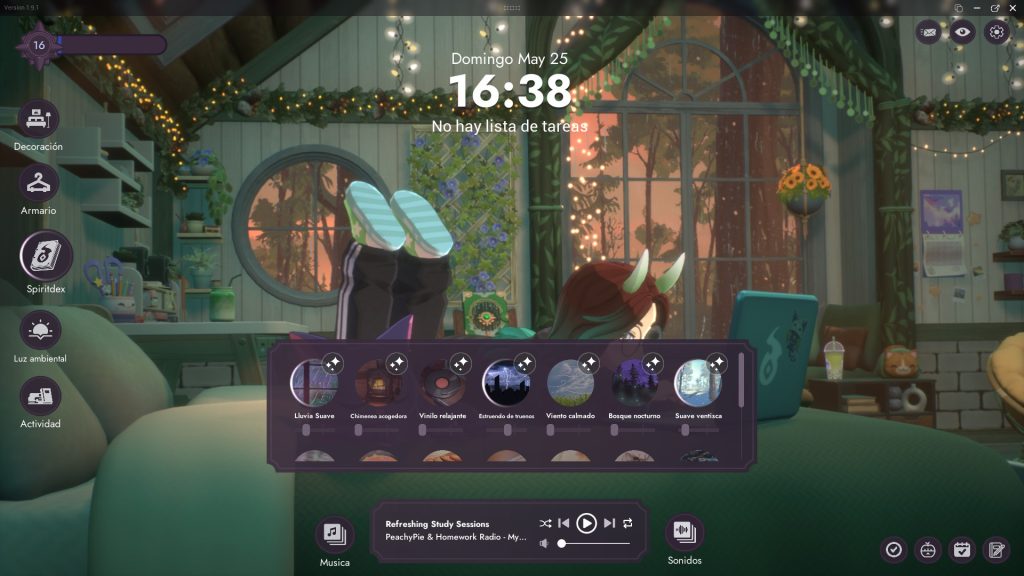Open the Actividad menu

(40, 396)
